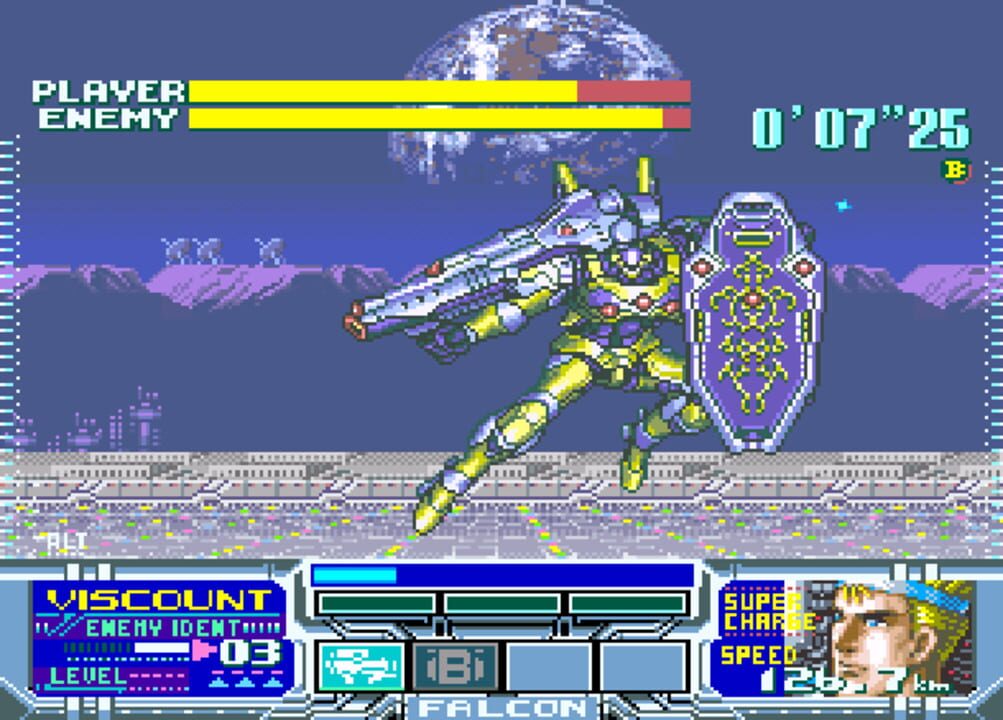Select the B bomb weapon slot
Viewport: 1003px width, 720px height.
coord(455,667)
